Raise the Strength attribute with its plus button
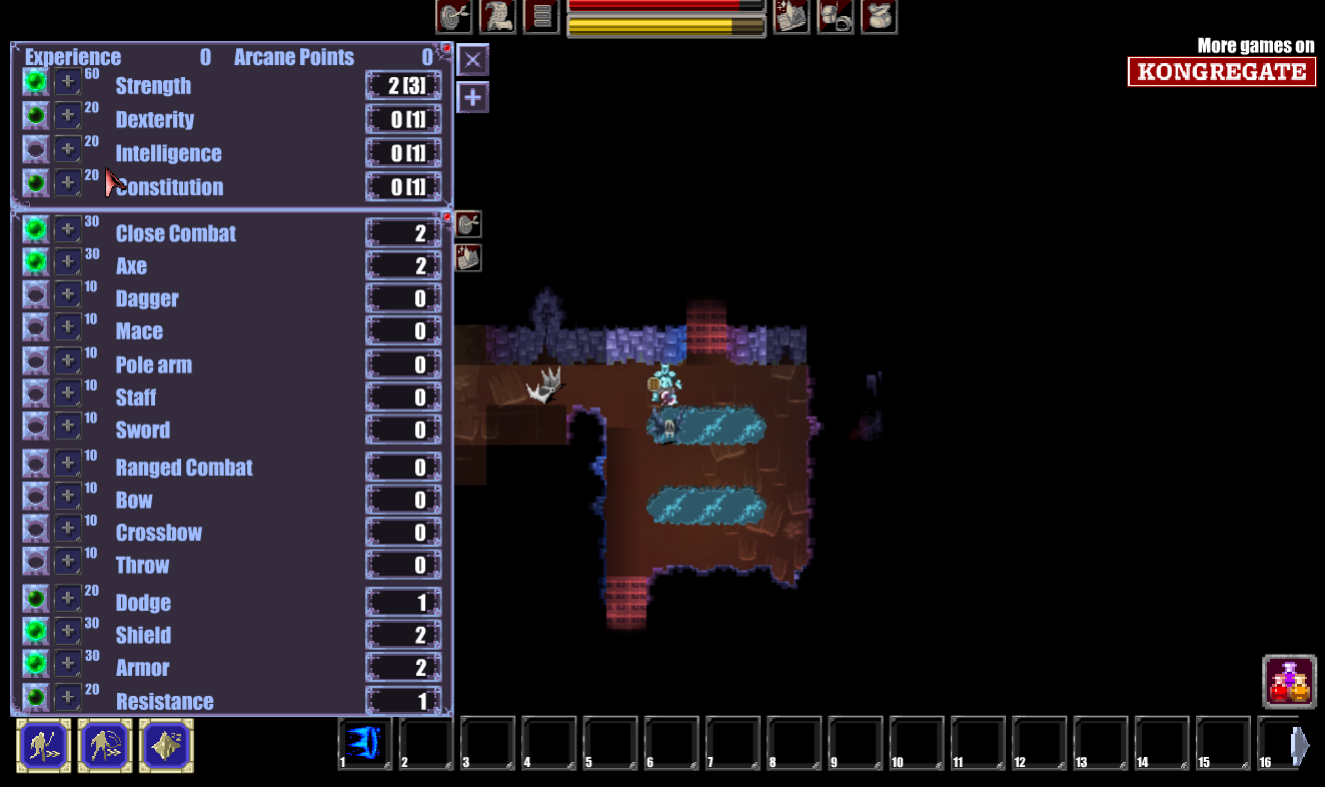 click(67, 84)
